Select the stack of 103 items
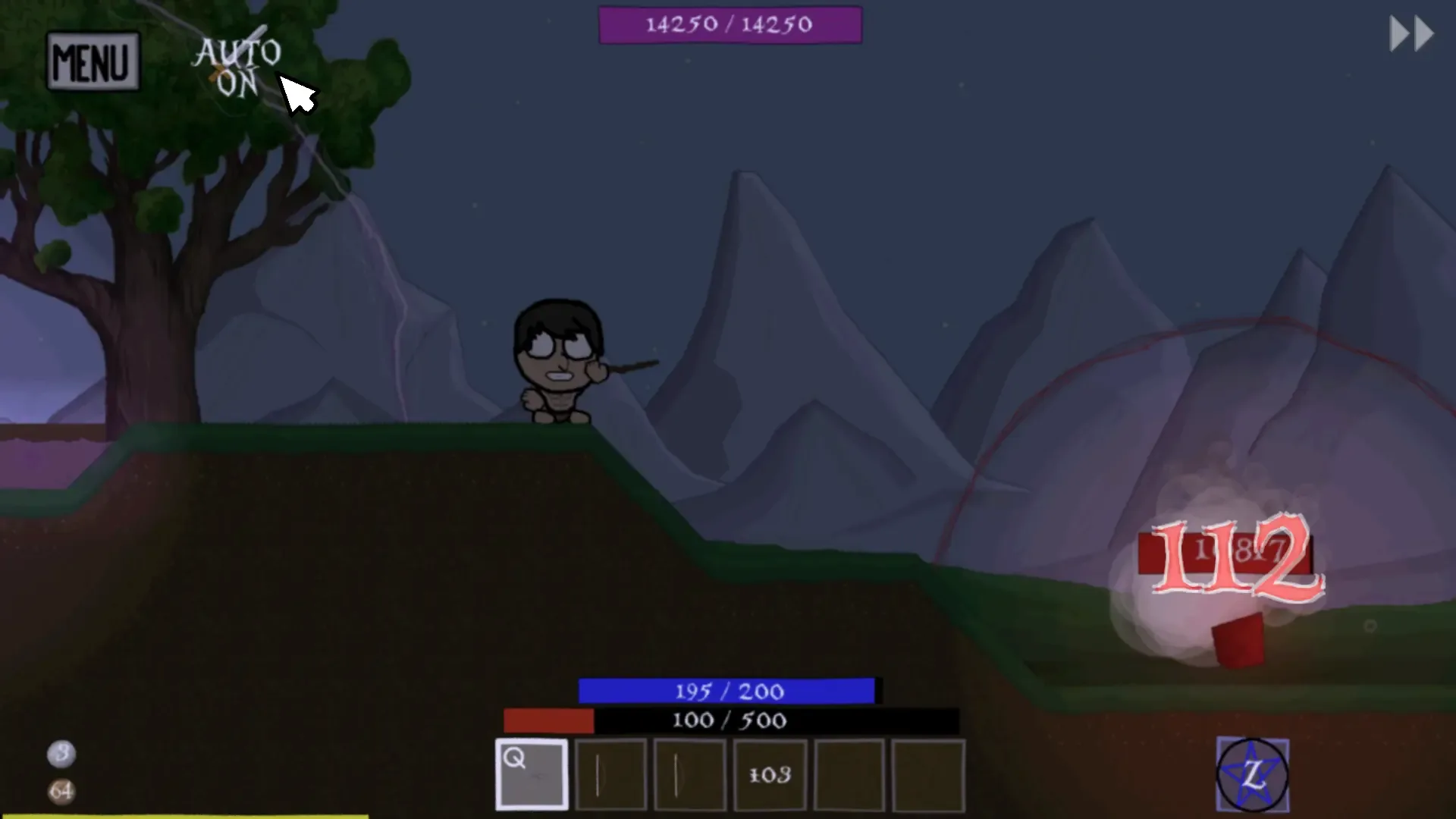1456x819 pixels. 770,775
